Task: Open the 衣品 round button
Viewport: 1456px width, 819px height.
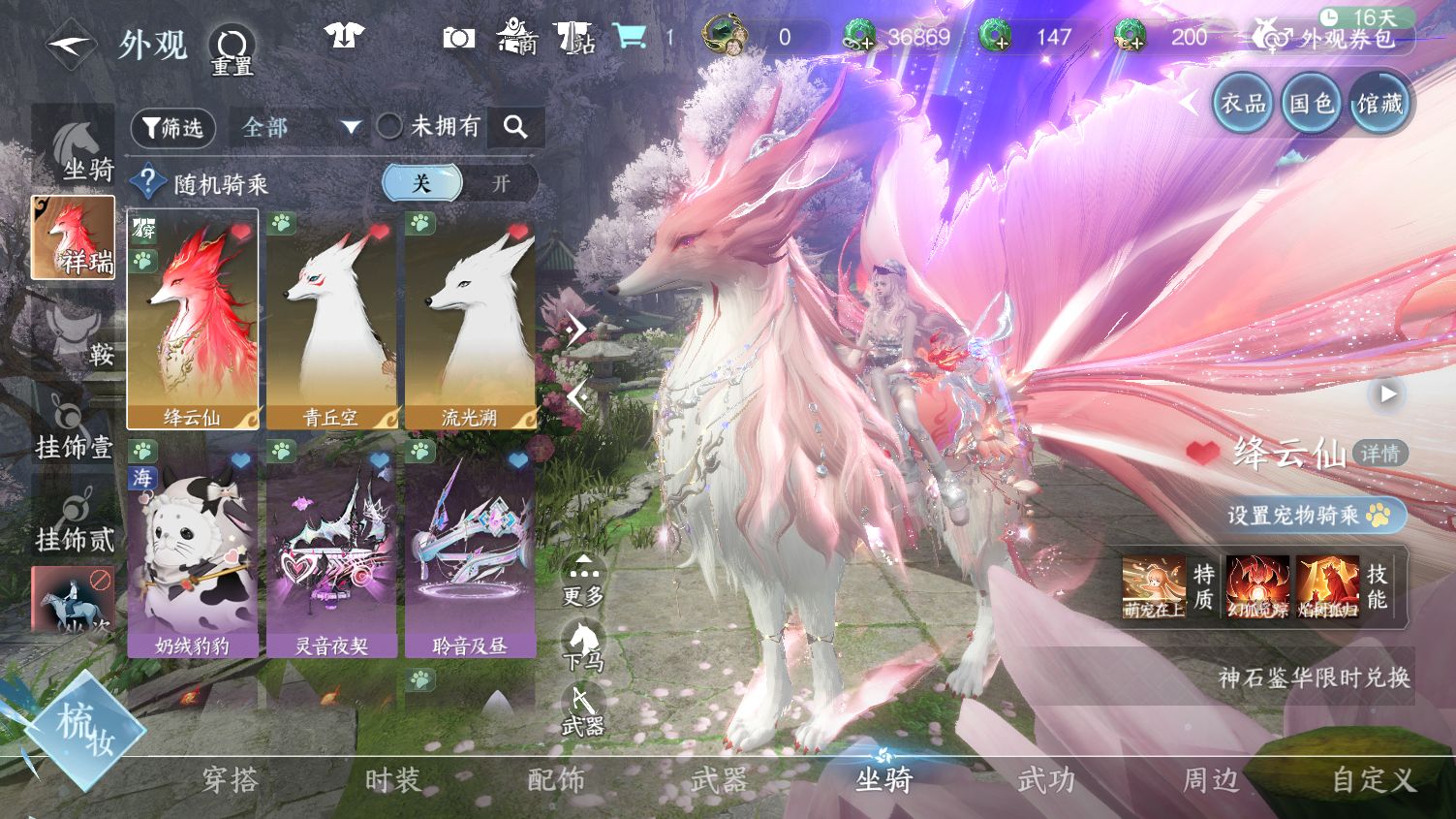Action: pyautogui.click(x=1243, y=103)
